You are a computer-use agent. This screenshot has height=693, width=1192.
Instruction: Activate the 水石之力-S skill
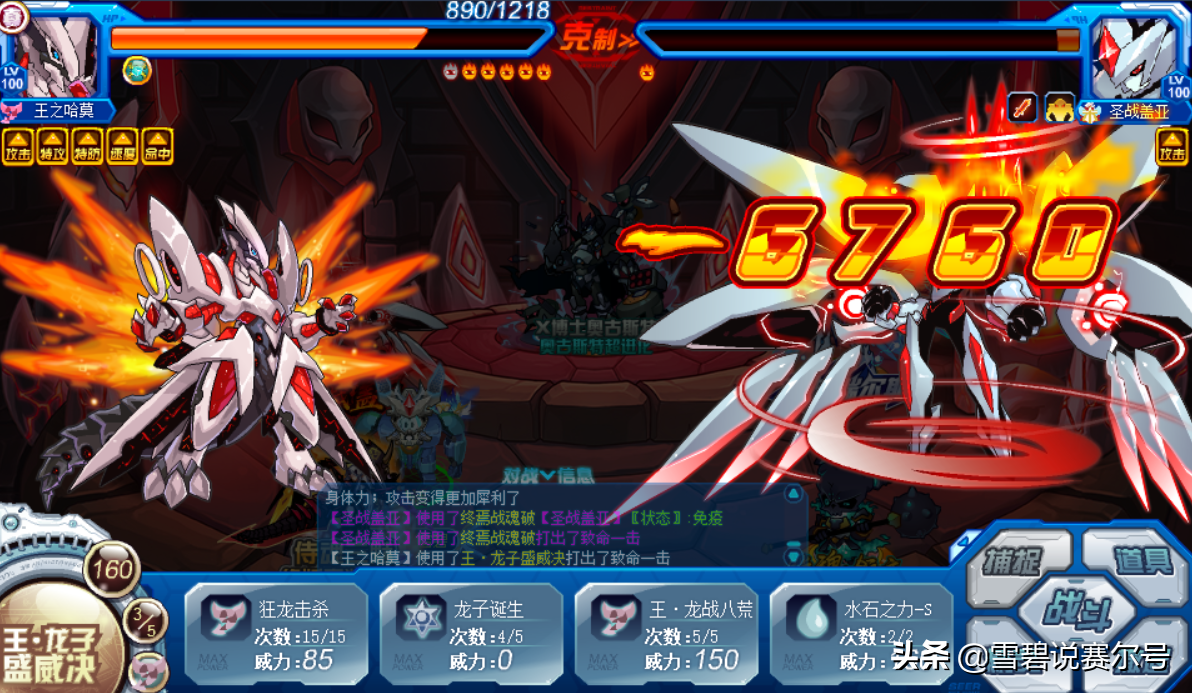click(x=860, y=633)
